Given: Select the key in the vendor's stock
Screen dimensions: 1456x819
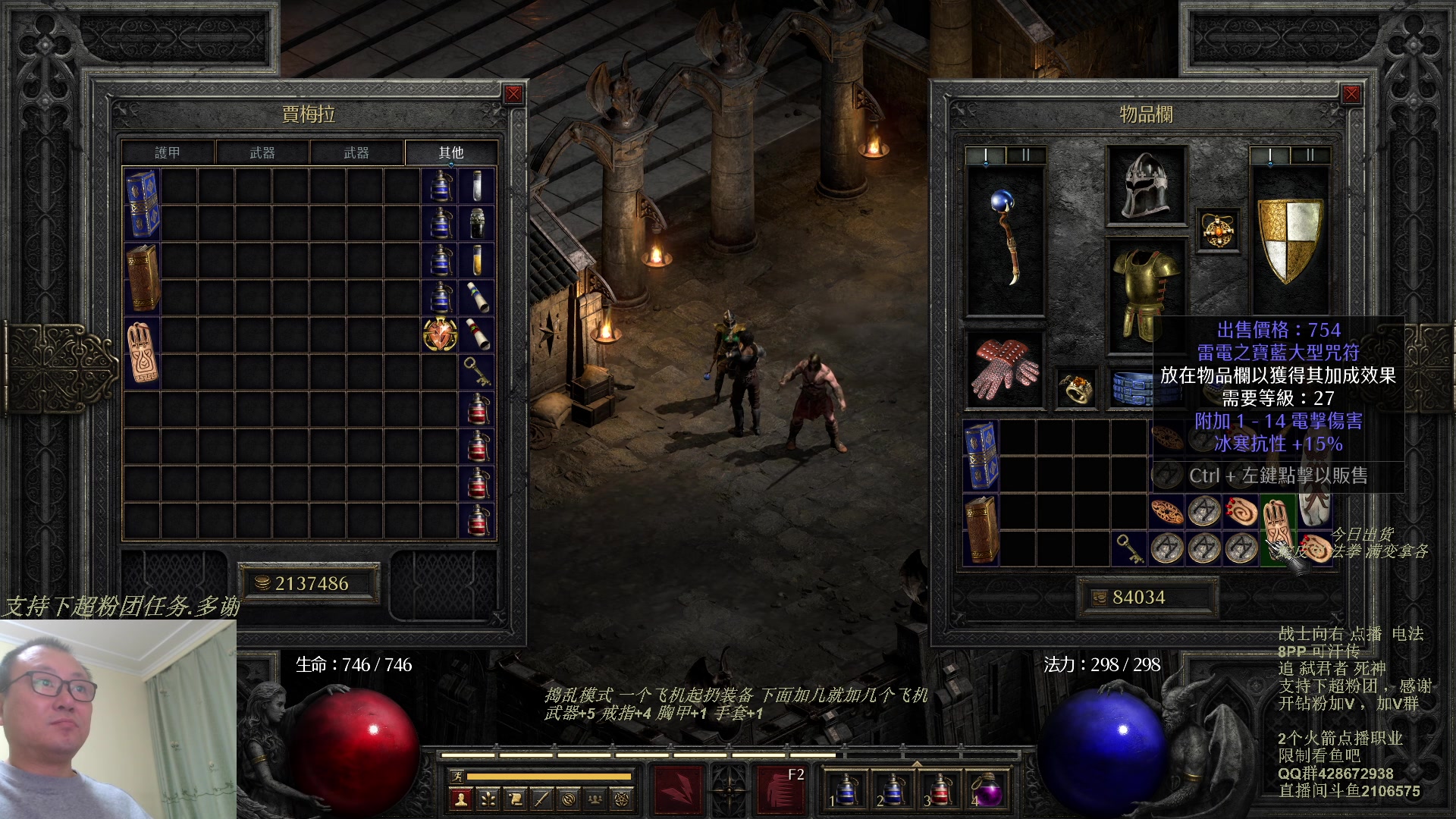Looking at the screenshot, I should pyautogui.click(x=477, y=372).
